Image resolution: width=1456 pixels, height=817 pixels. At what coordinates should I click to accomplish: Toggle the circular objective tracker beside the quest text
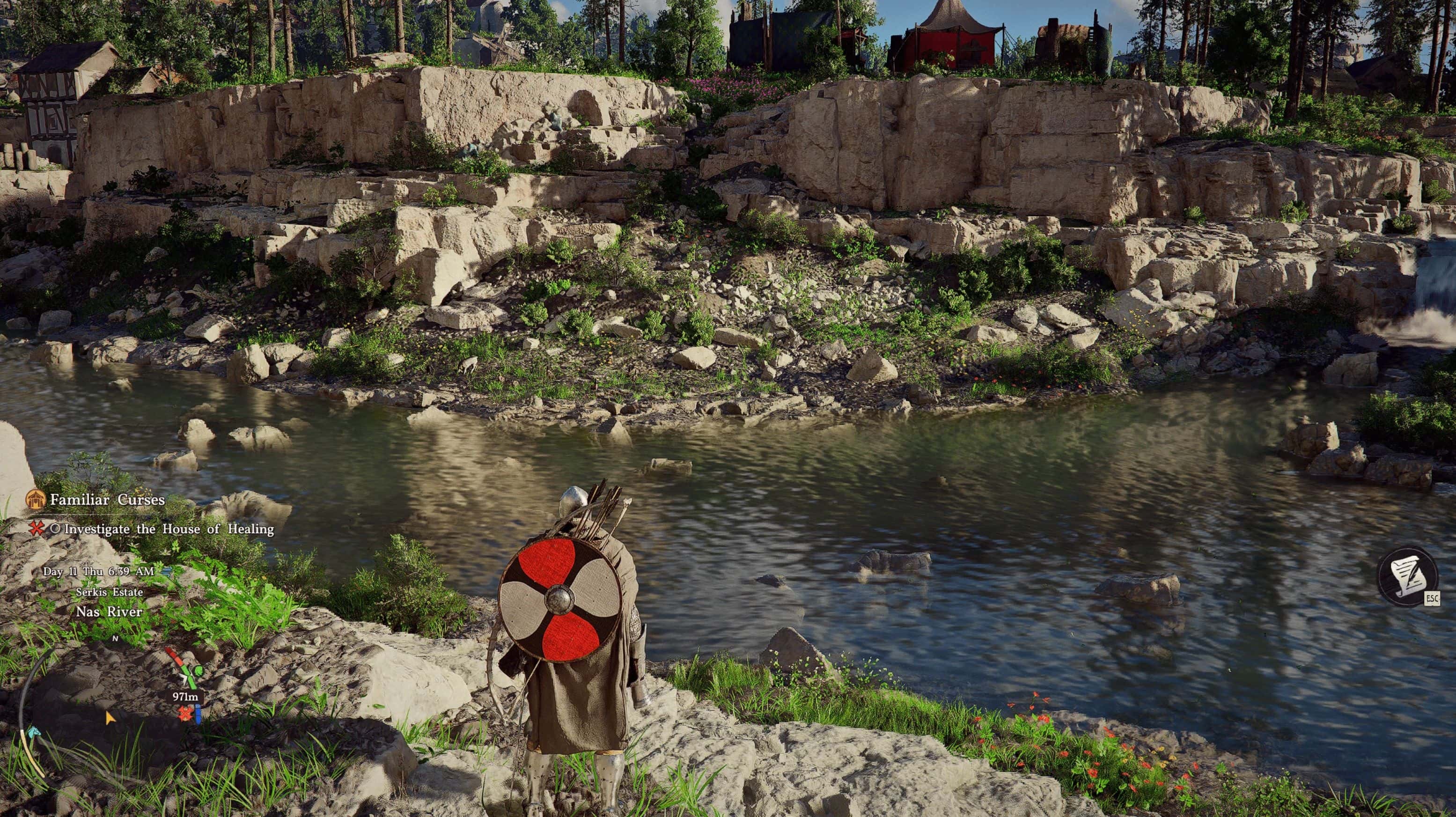pos(57,529)
